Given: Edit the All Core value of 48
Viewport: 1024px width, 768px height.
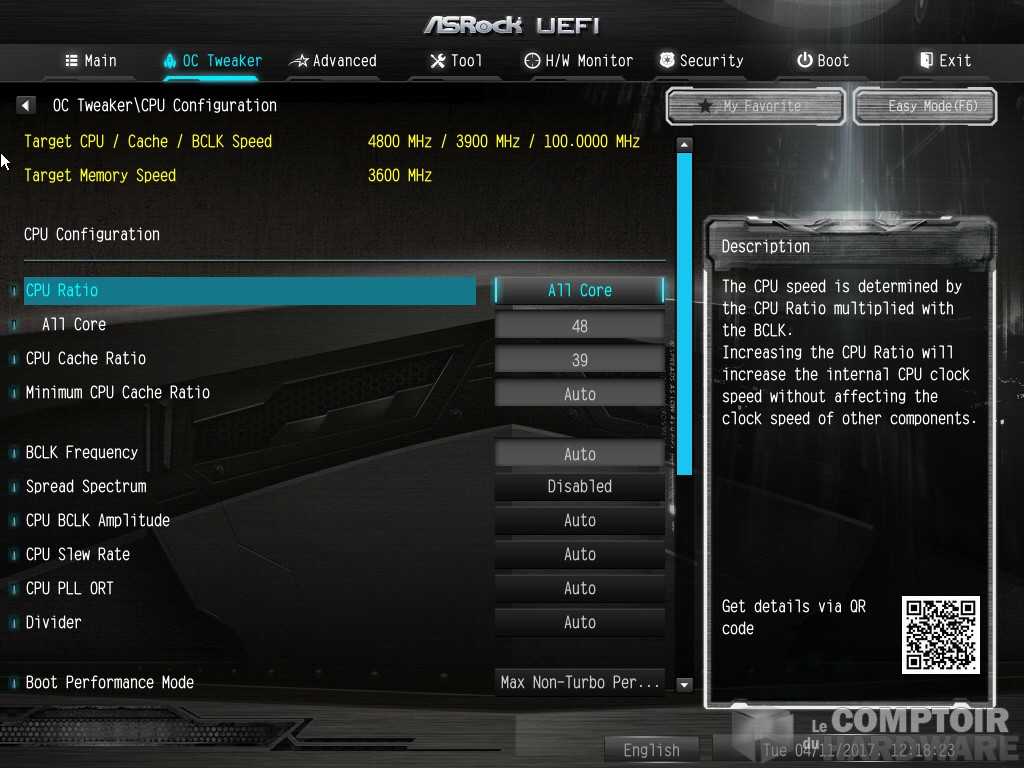Looking at the screenshot, I should tap(579, 326).
